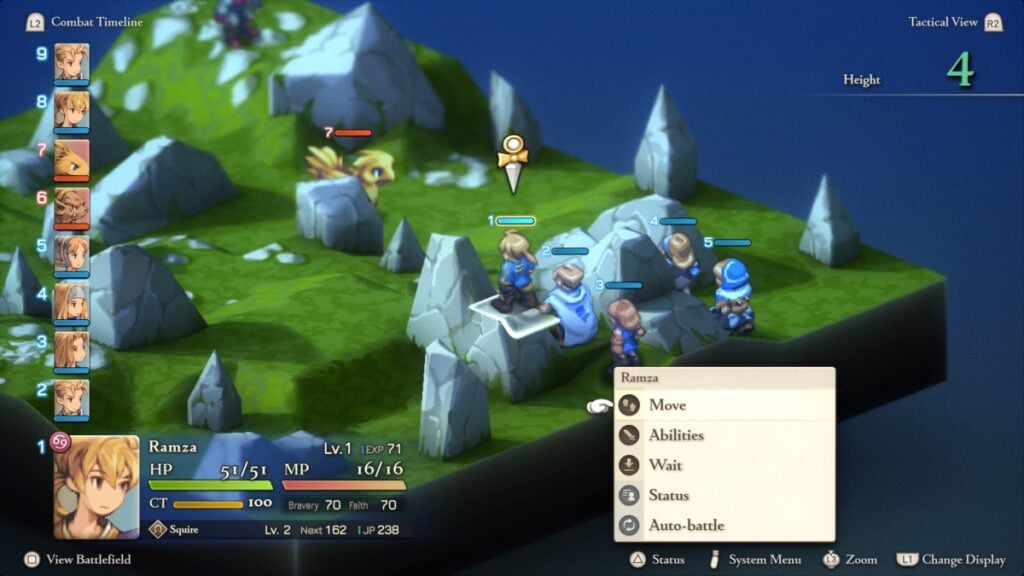Select timeline portrait number 4
The image size is (1024, 576).
tap(71, 301)
